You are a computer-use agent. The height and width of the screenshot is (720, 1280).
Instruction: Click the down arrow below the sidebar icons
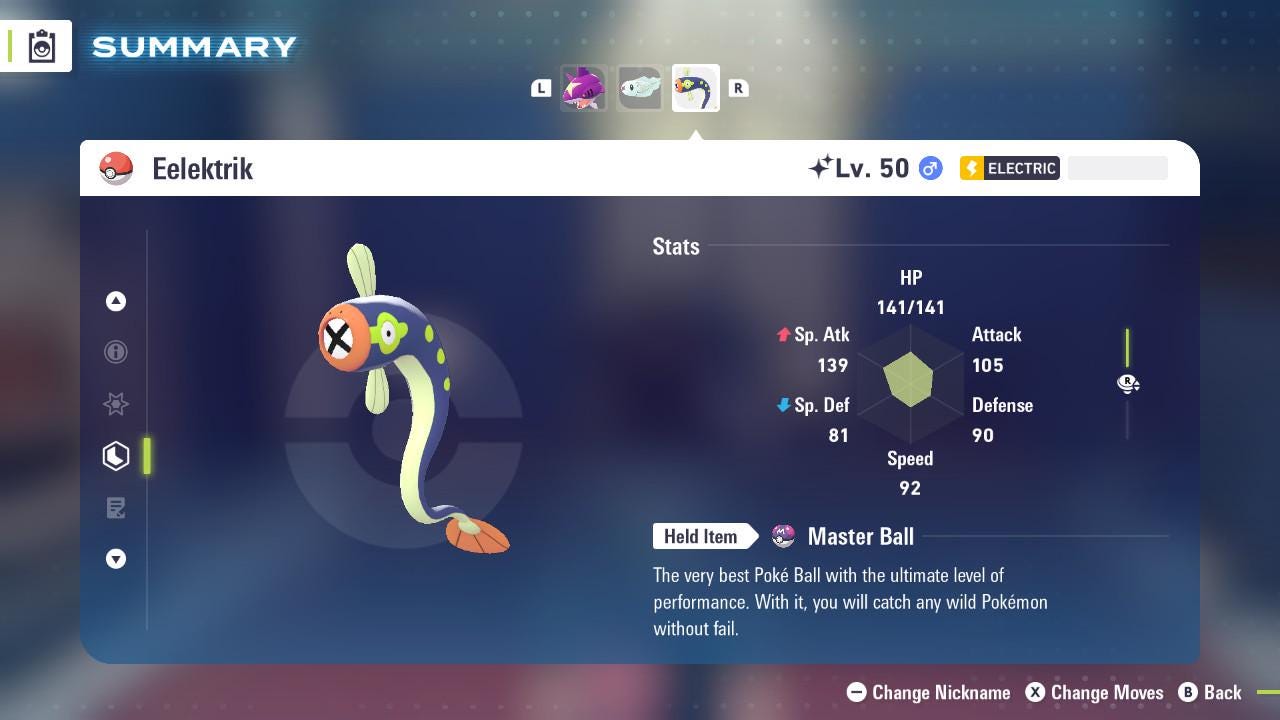click(116, 559)
